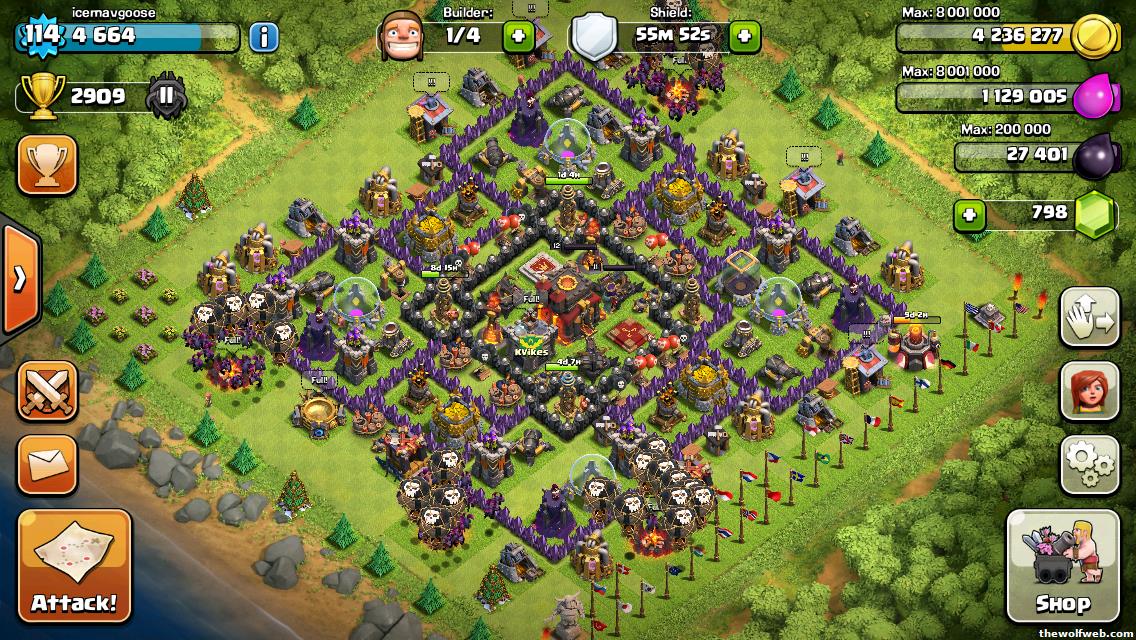Open the Attack! map button
The width and height of the screenshot is (1136, 640).
74,566
